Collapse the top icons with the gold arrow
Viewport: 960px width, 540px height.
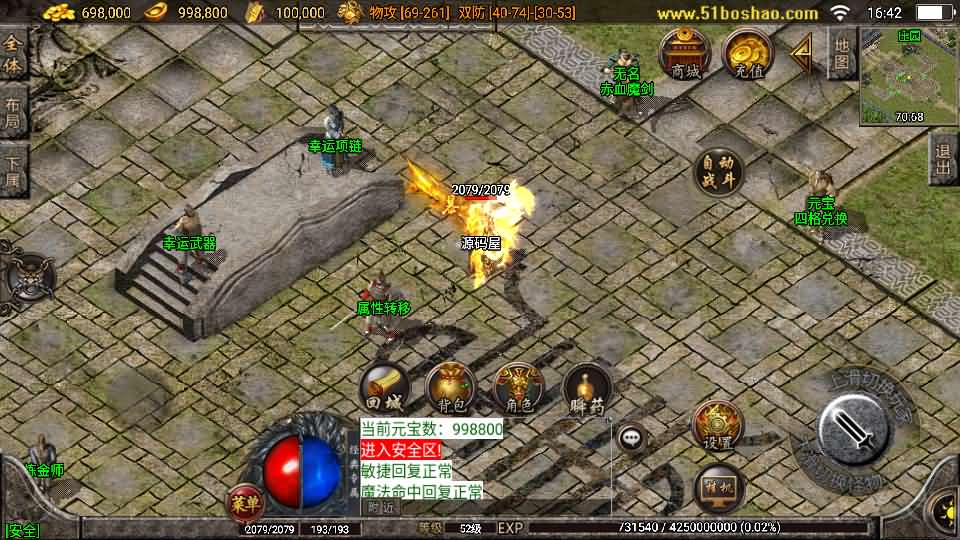801,54
